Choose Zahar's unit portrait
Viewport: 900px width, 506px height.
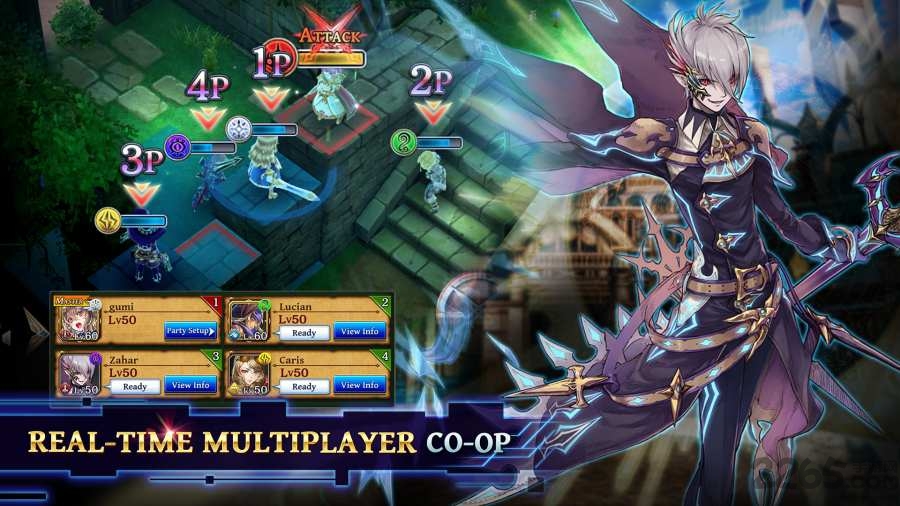tap(76, 374)
